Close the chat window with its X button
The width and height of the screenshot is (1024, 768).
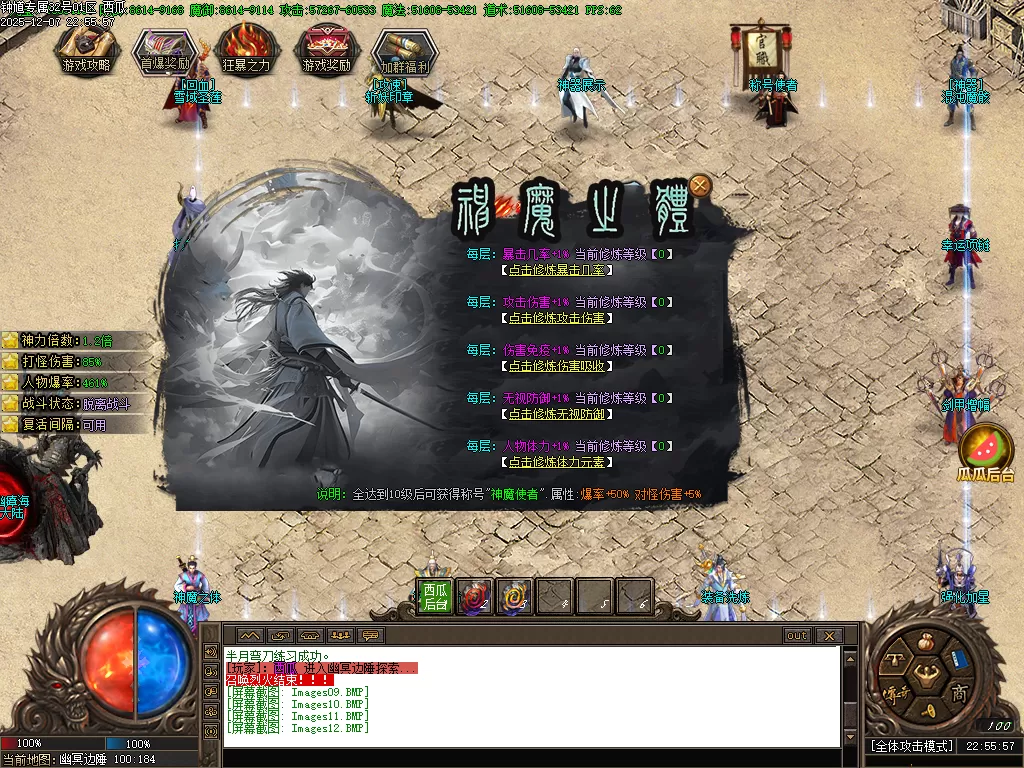click(828, 636)
